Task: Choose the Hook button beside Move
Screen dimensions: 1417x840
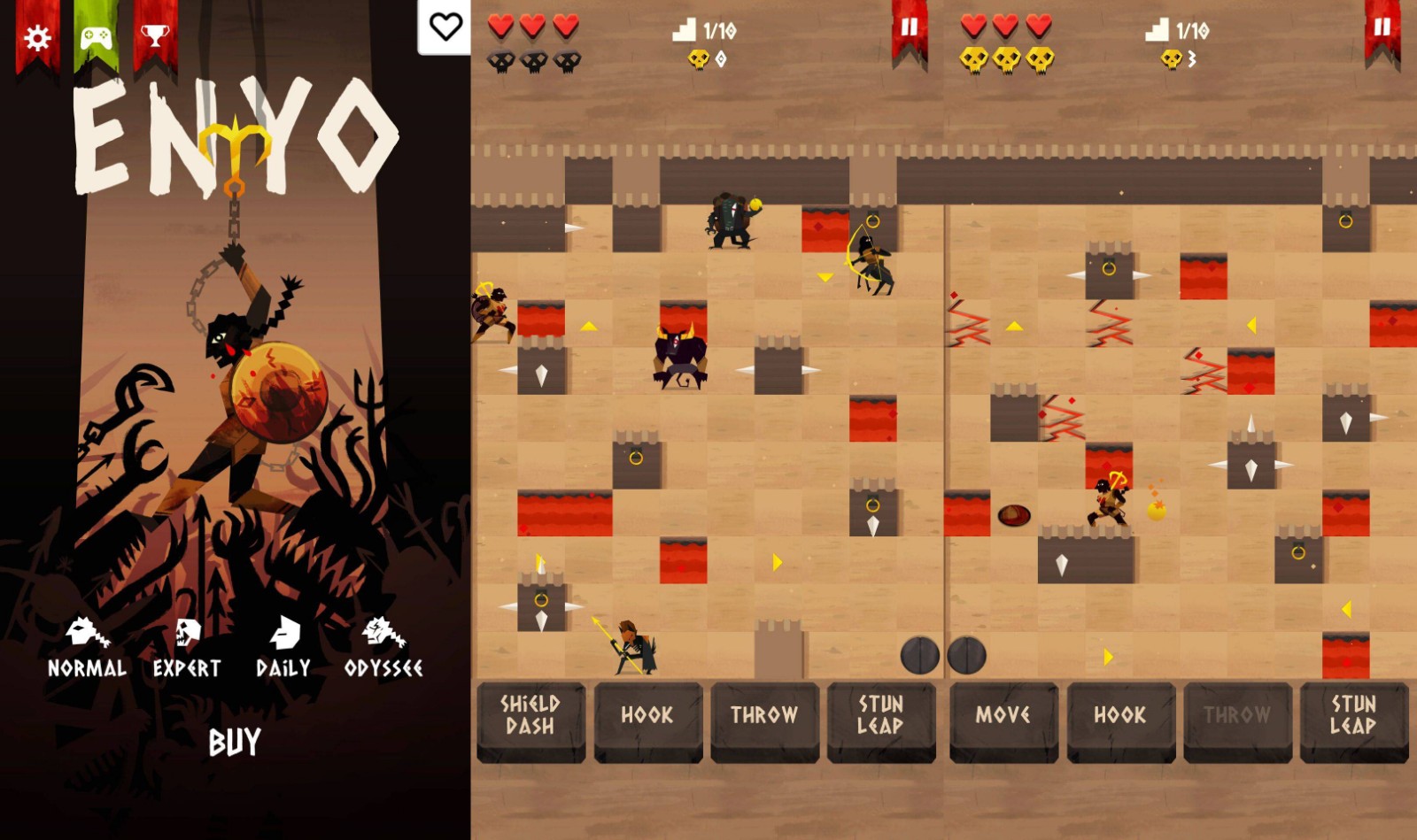Action: click(1120, 716)
